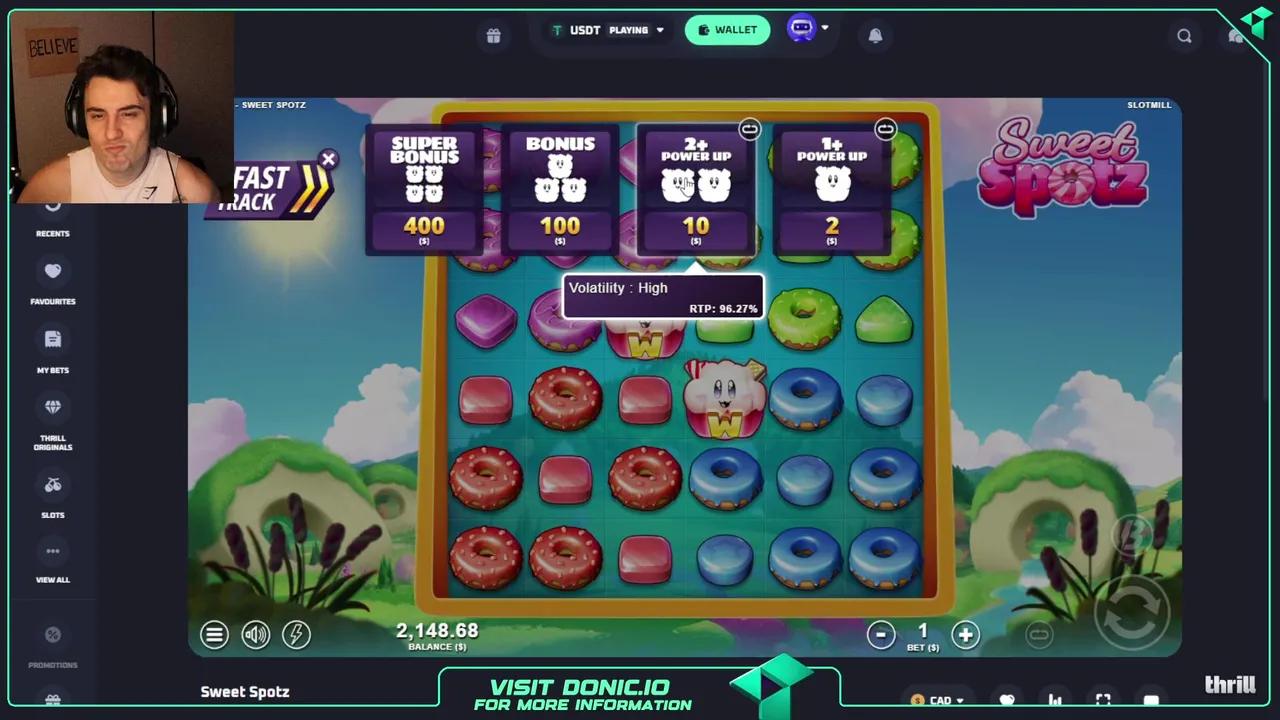Screen dimensions: 1280x720
Task: Open the live stats chart icon
Action: pyautogui.click(x=1055, y=700)
